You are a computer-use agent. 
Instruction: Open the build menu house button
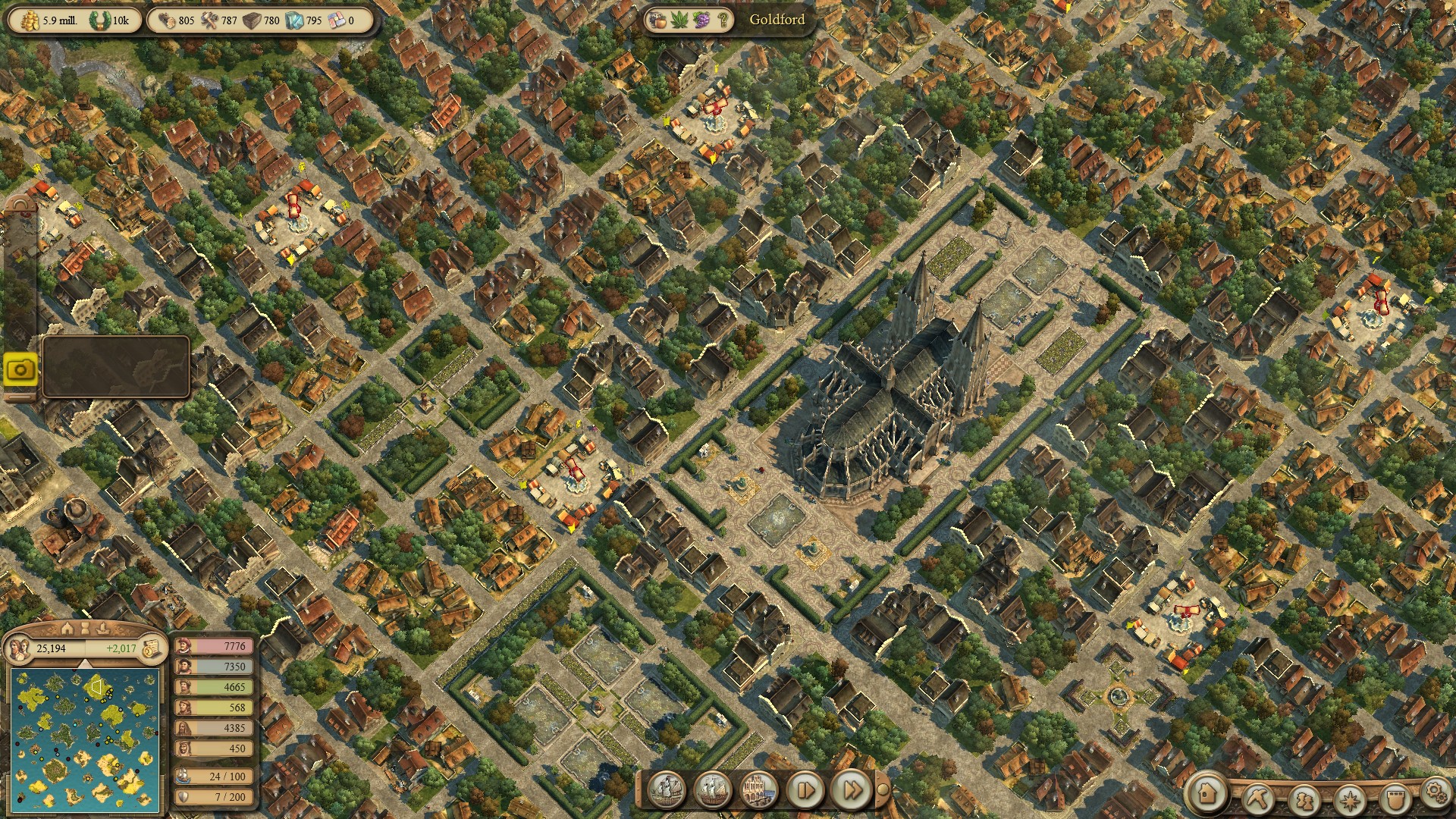coord(1207,794)
